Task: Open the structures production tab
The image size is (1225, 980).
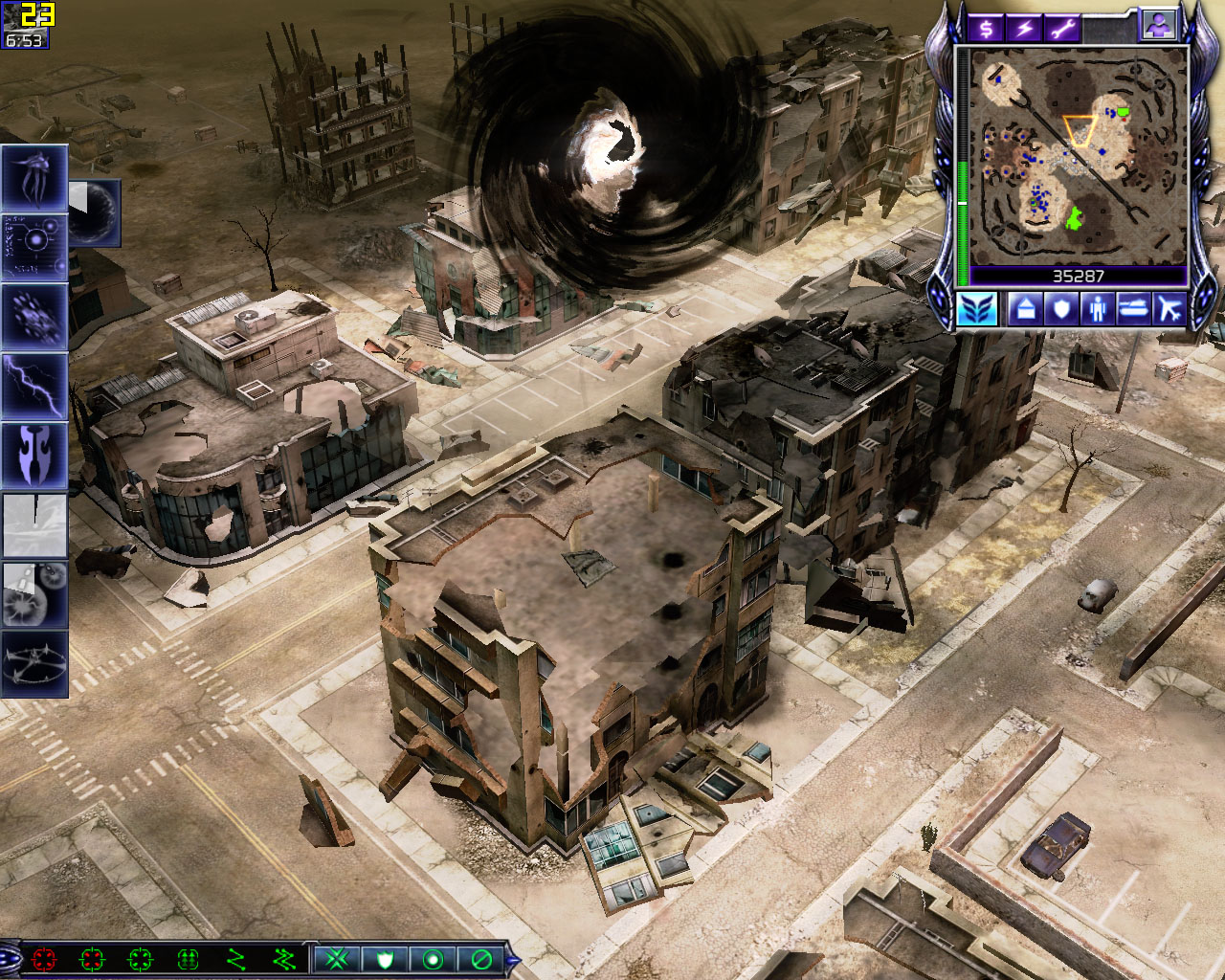Action: pyautogui.click(x=1024, y=309)
